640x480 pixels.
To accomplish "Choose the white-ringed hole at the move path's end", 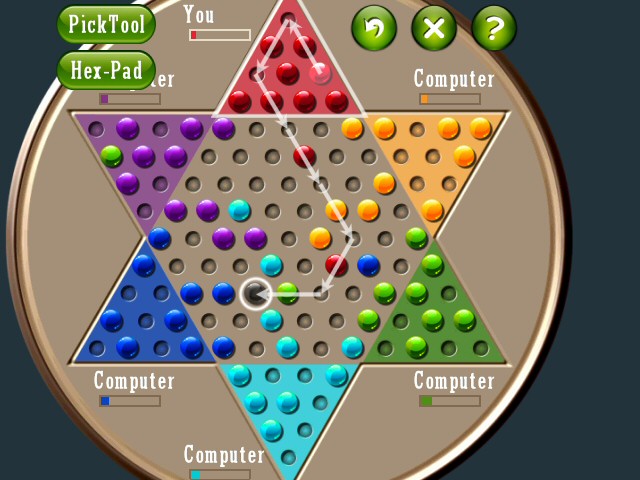I will coord(256,293).
